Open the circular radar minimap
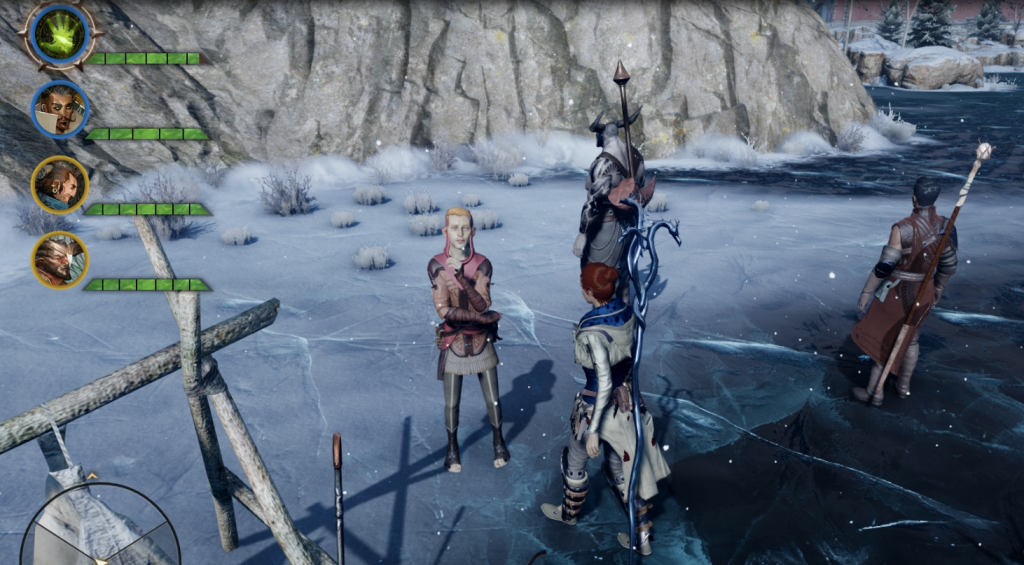1024x565 pixels. pyautogui.click(x=100, y=527)
